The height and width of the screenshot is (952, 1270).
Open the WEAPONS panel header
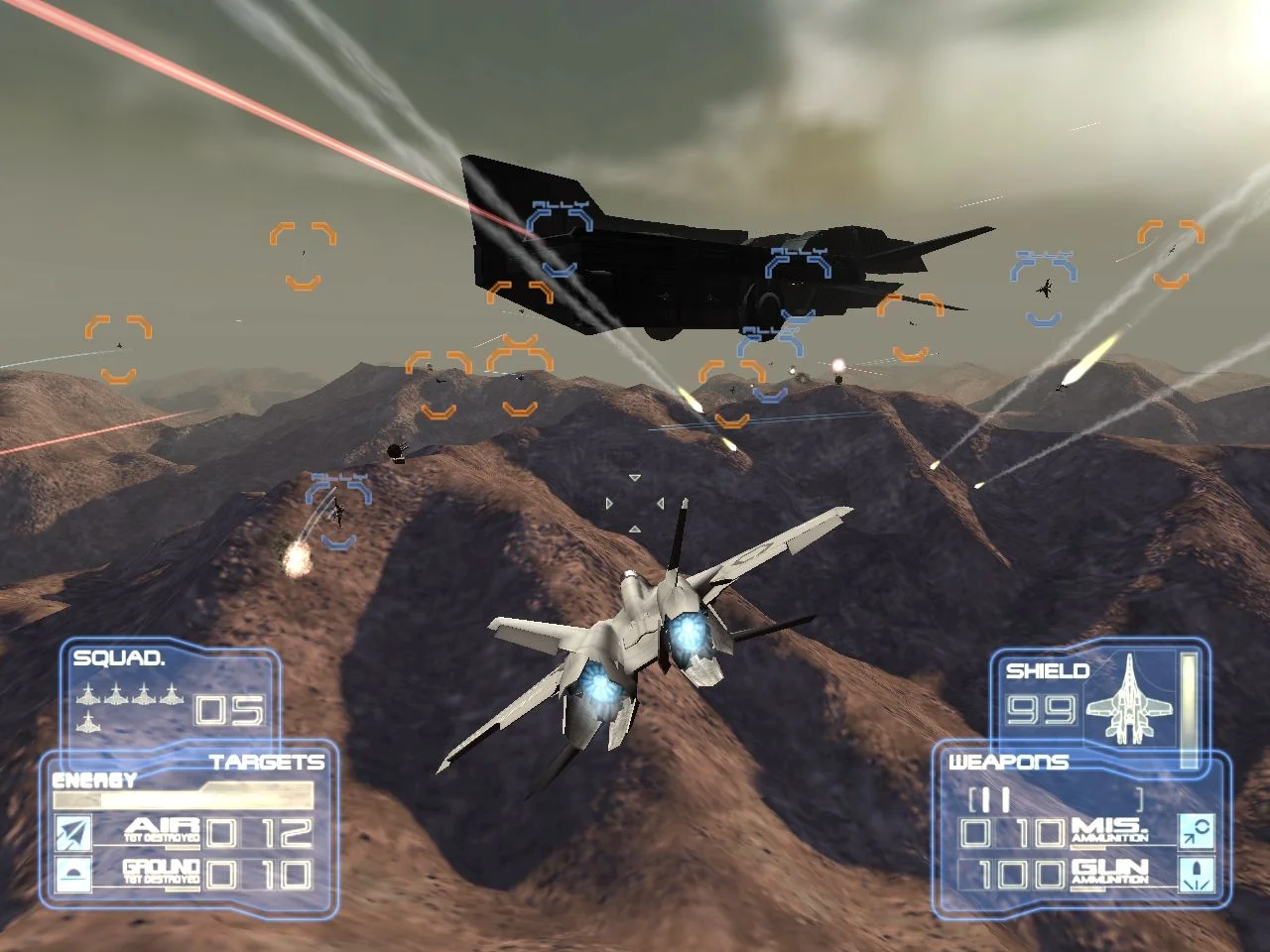[1009, 761]
